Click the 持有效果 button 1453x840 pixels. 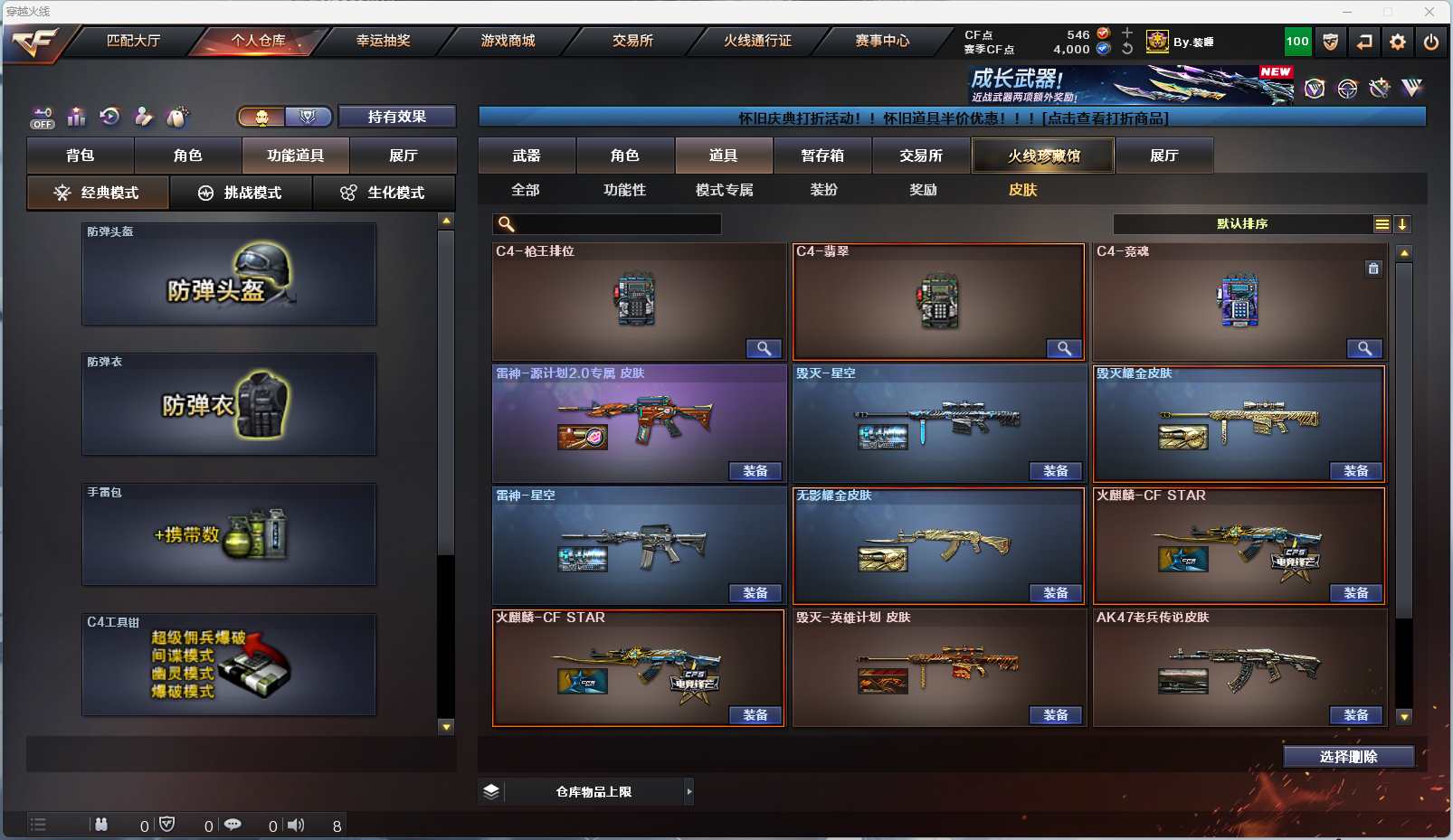coord(396,117)
